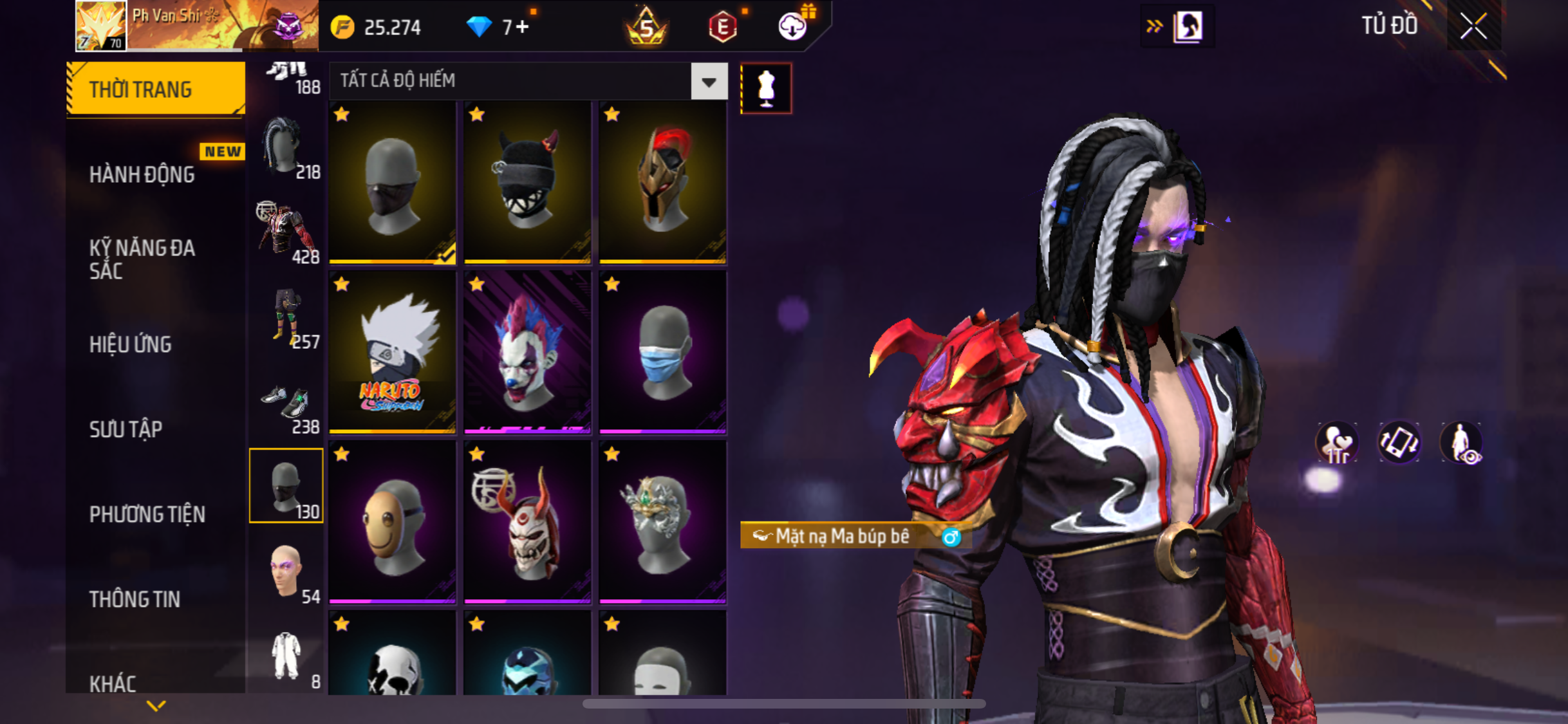Choose the clown mask with mohawk
This screenshot has height=724, width=1568.
tap(527, 352)
